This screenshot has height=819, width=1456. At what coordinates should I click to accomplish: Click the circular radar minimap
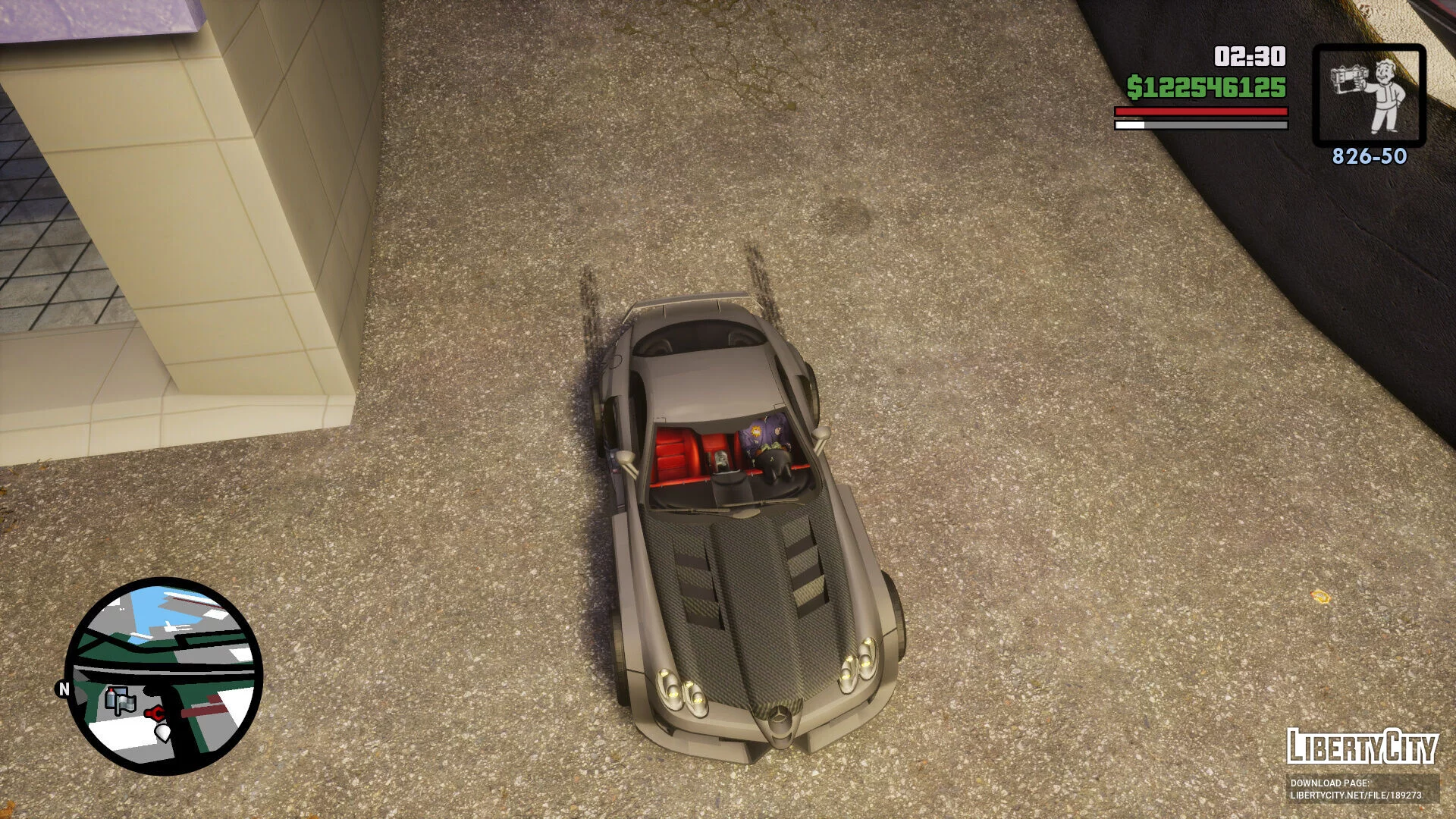165,676
